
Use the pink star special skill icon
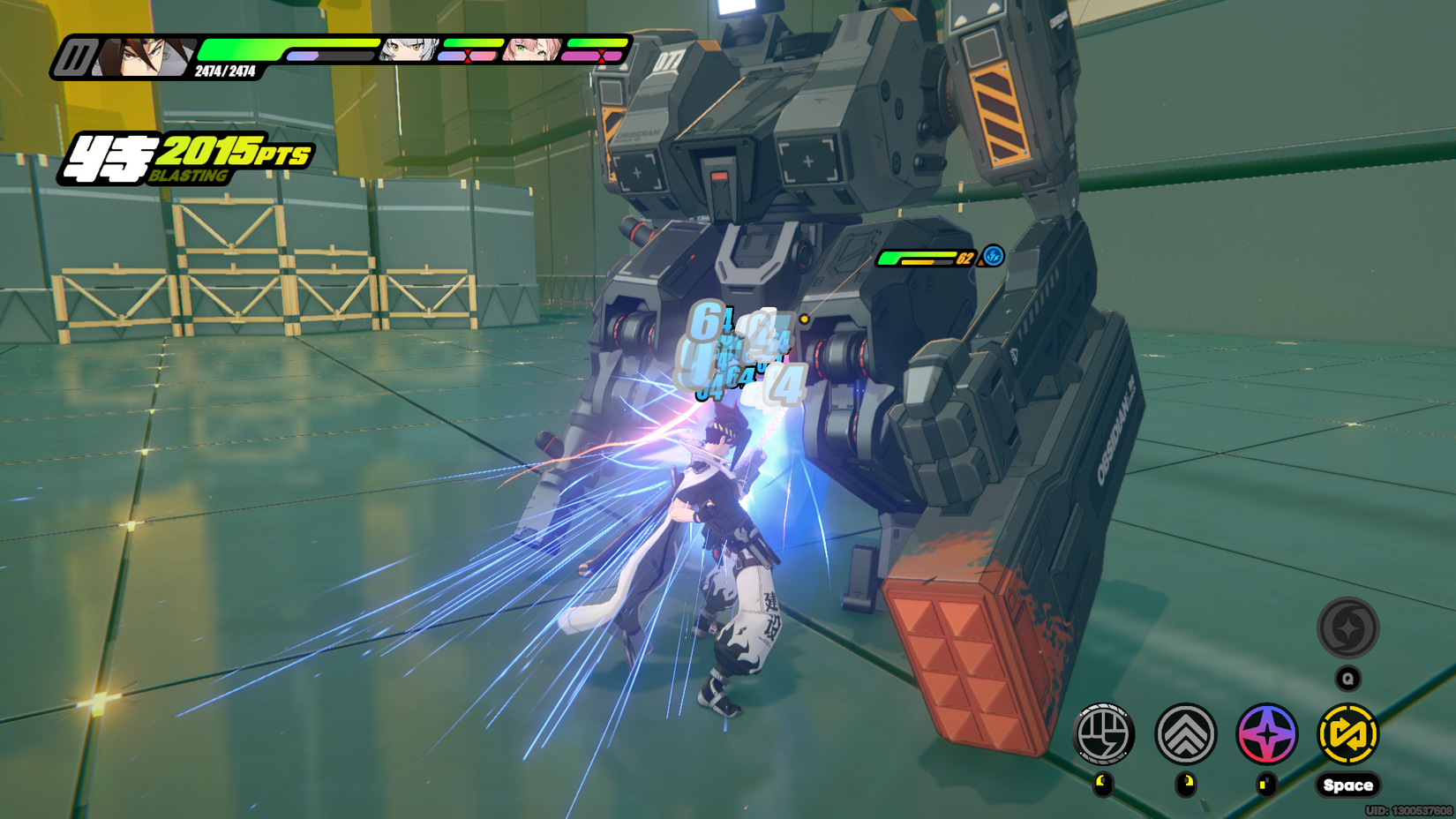1266,733
